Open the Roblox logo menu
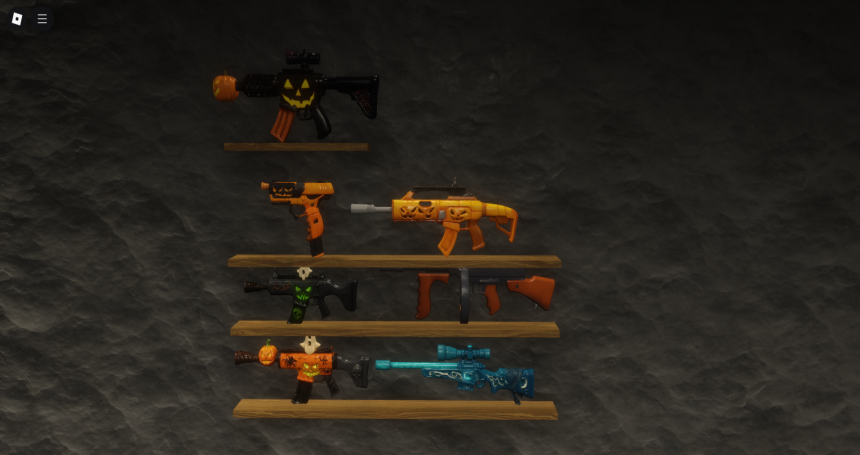 [17, 18]
